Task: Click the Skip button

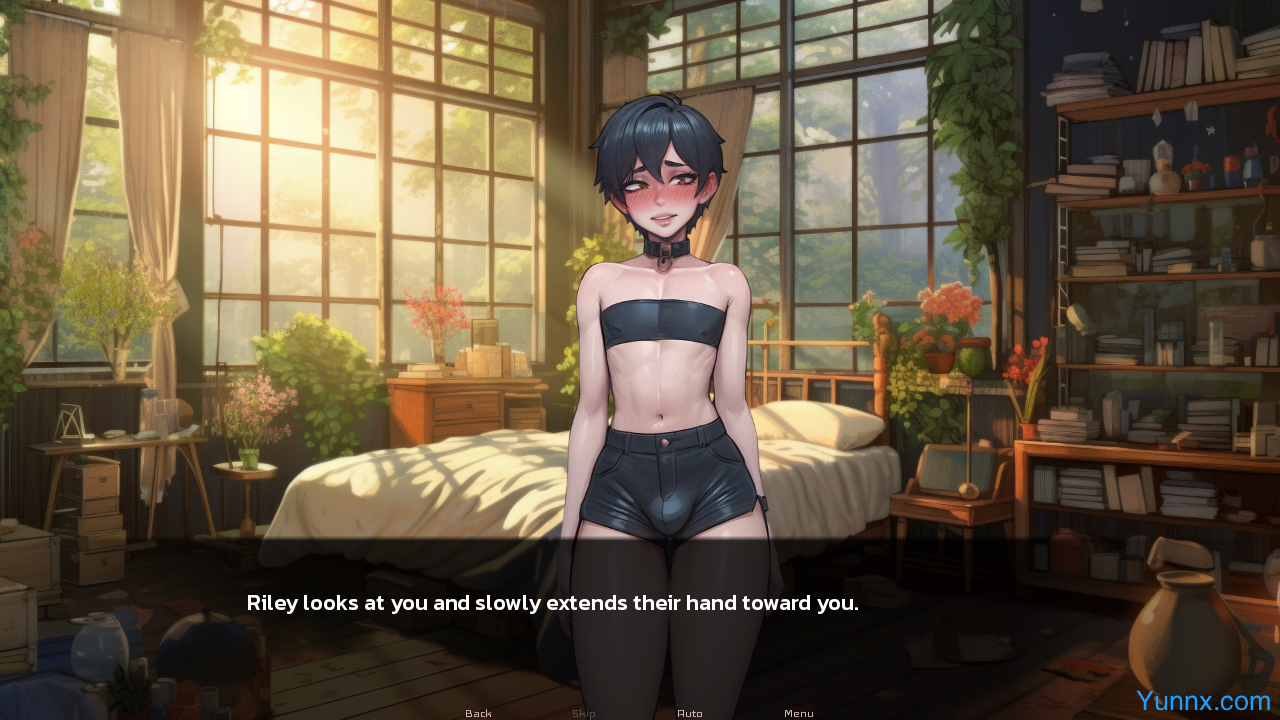Action: pyautogui.click(x=584, y=713)
